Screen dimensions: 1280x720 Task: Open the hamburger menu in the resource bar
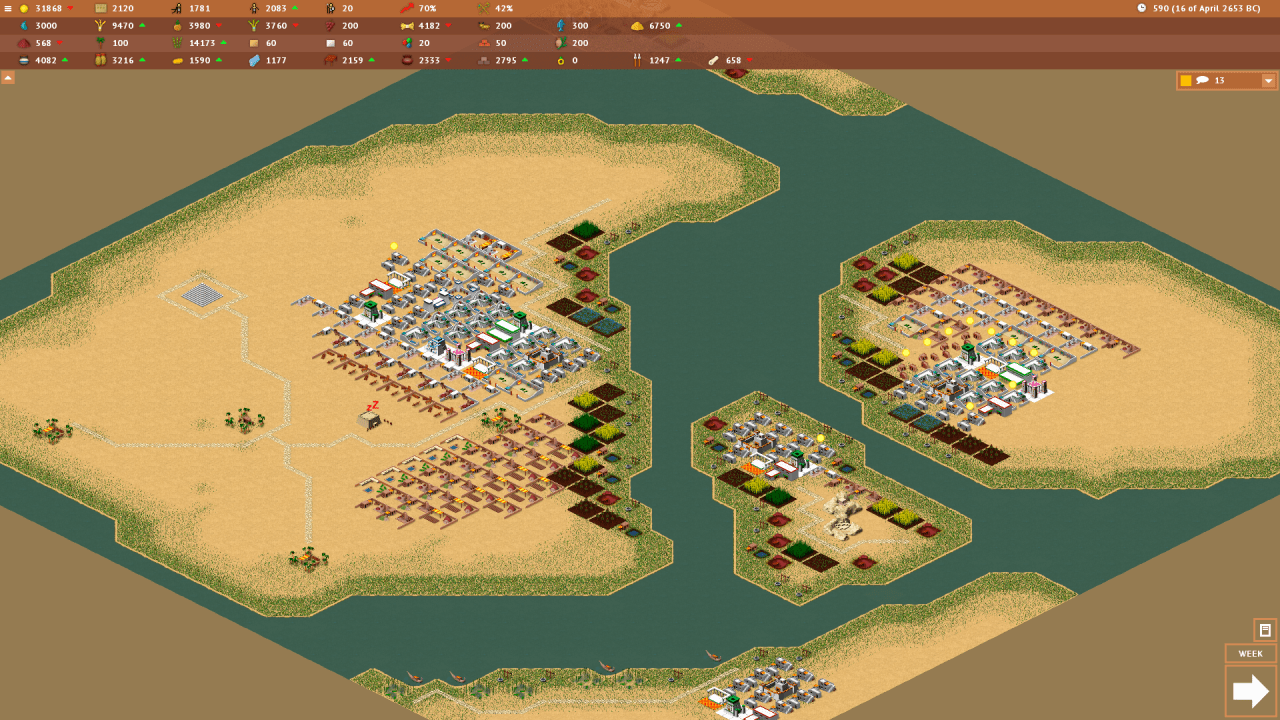(8, 8)
